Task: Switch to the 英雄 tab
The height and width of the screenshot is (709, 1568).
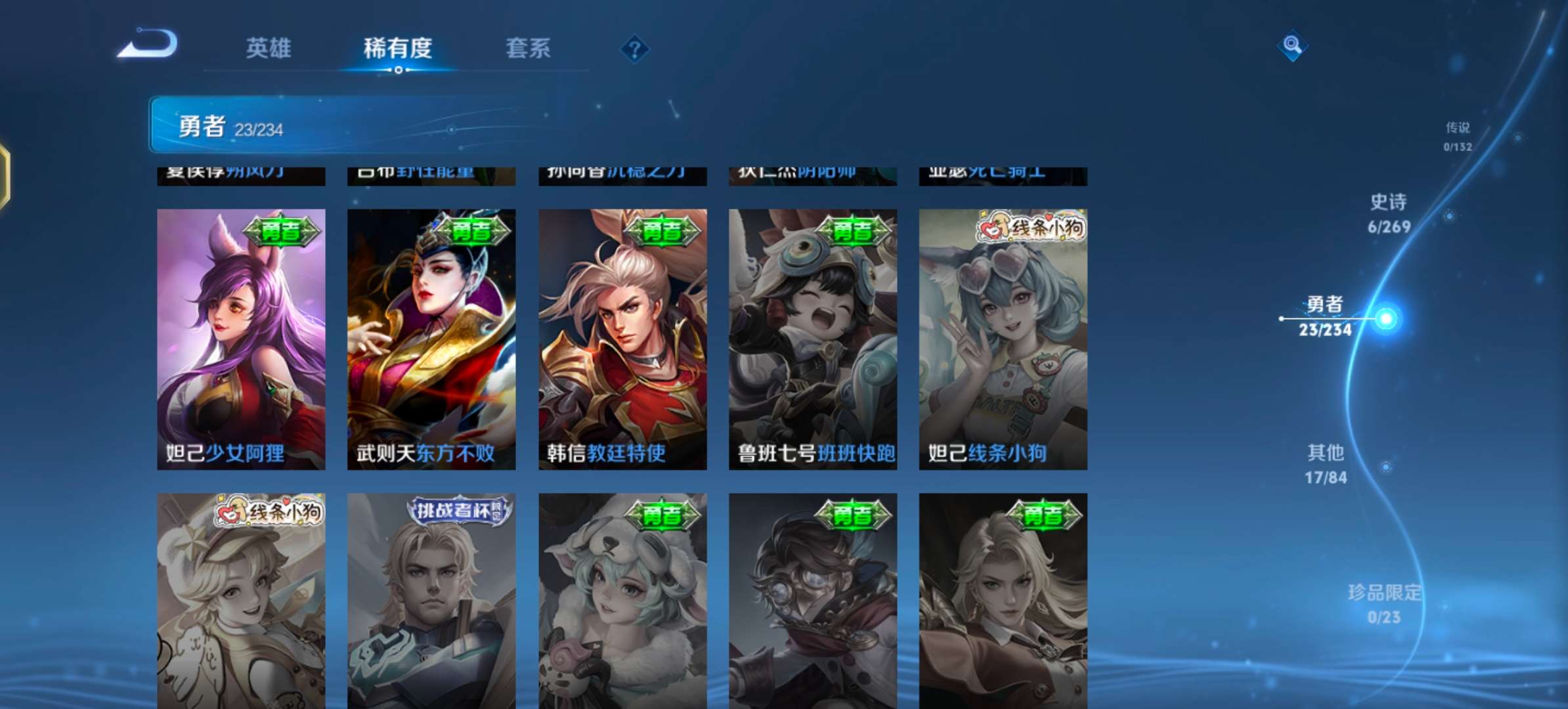Action: 270,49
